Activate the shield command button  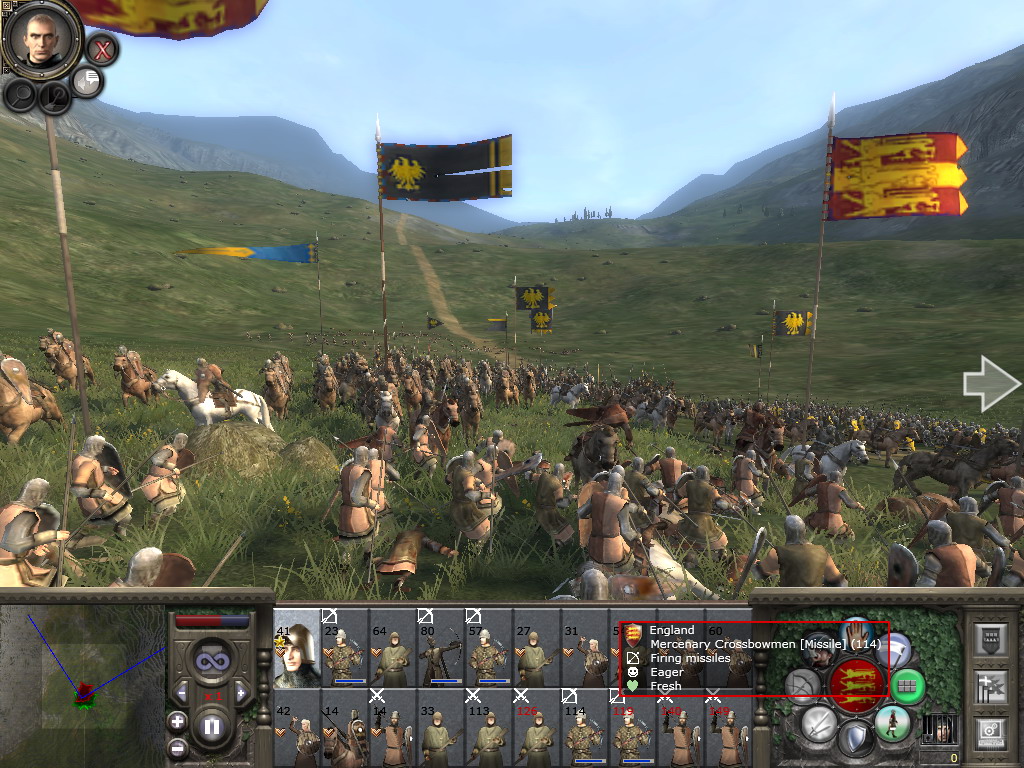(x=855, y=740)
